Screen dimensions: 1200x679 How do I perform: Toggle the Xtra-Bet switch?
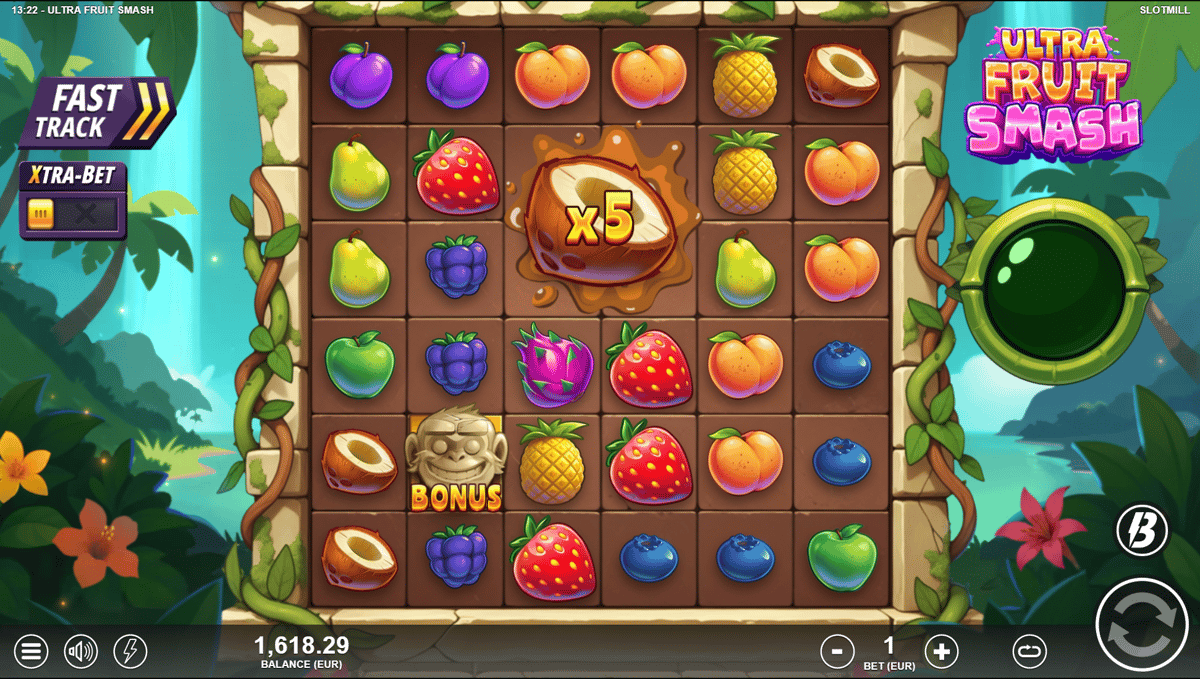tap(72, 213)
